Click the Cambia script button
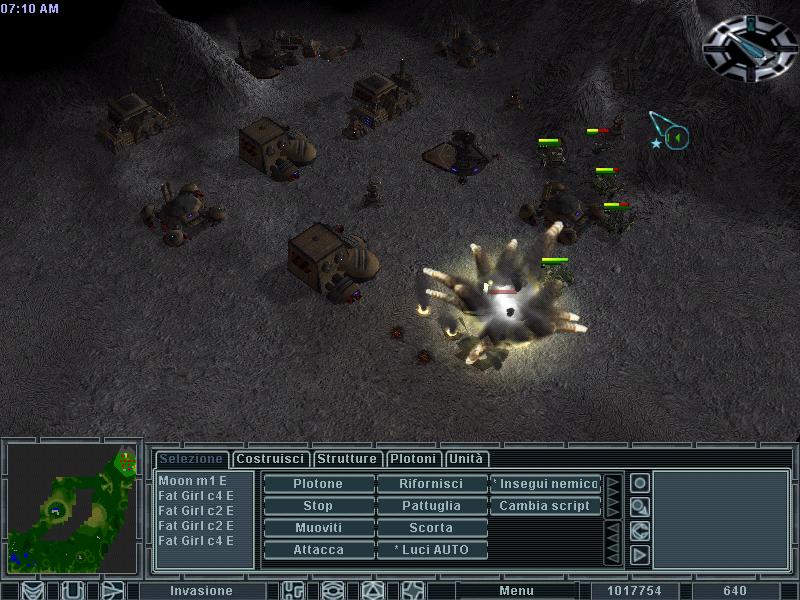The width and height of the screenshot is (800, 600). [x=546, y=506]
